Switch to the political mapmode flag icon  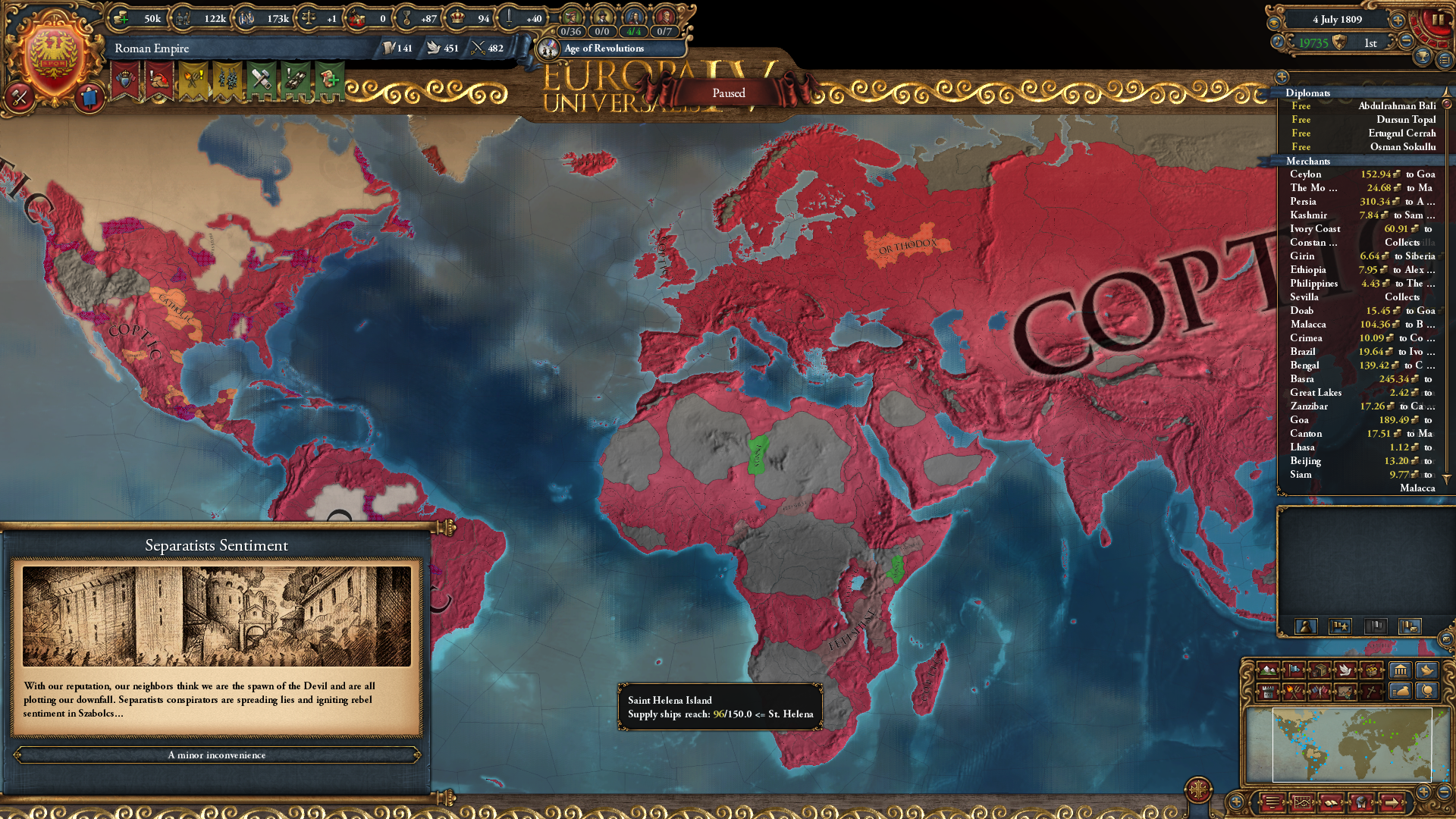(1294, 670)
